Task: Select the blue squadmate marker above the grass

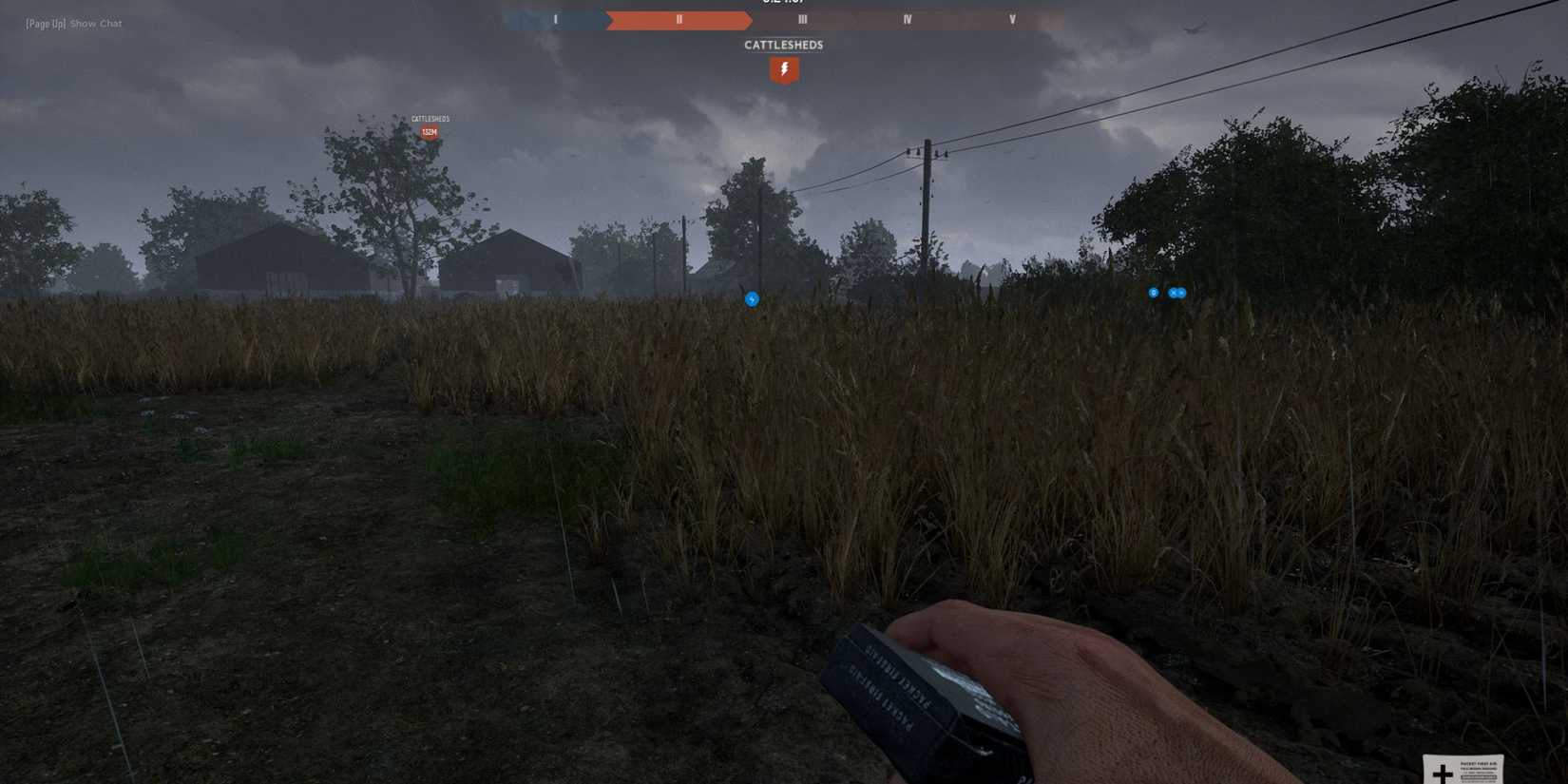Action: [x=751, y=298]
